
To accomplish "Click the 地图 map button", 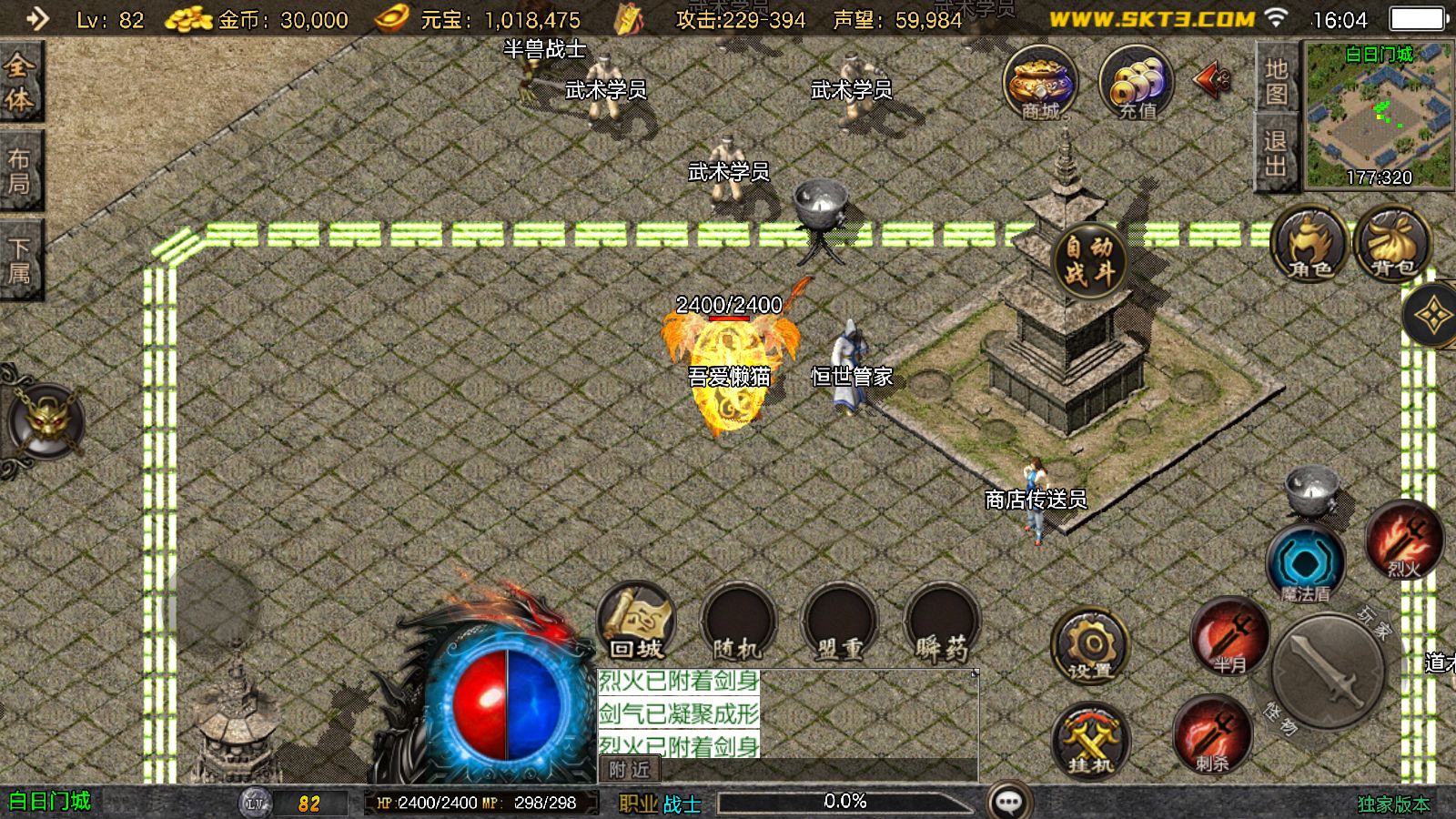I will [x=1276, y=80].
